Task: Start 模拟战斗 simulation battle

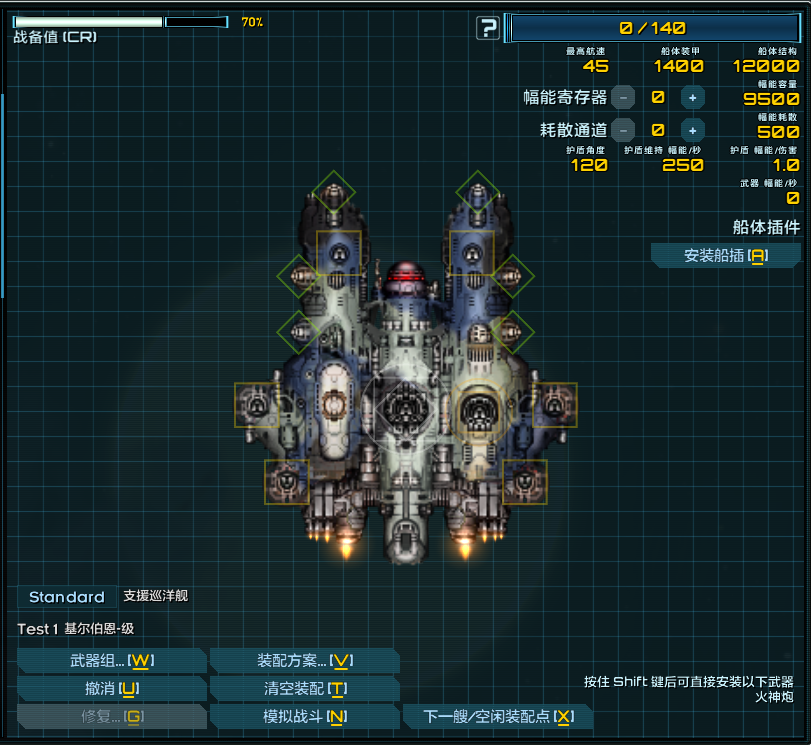Action: [304, 717]
